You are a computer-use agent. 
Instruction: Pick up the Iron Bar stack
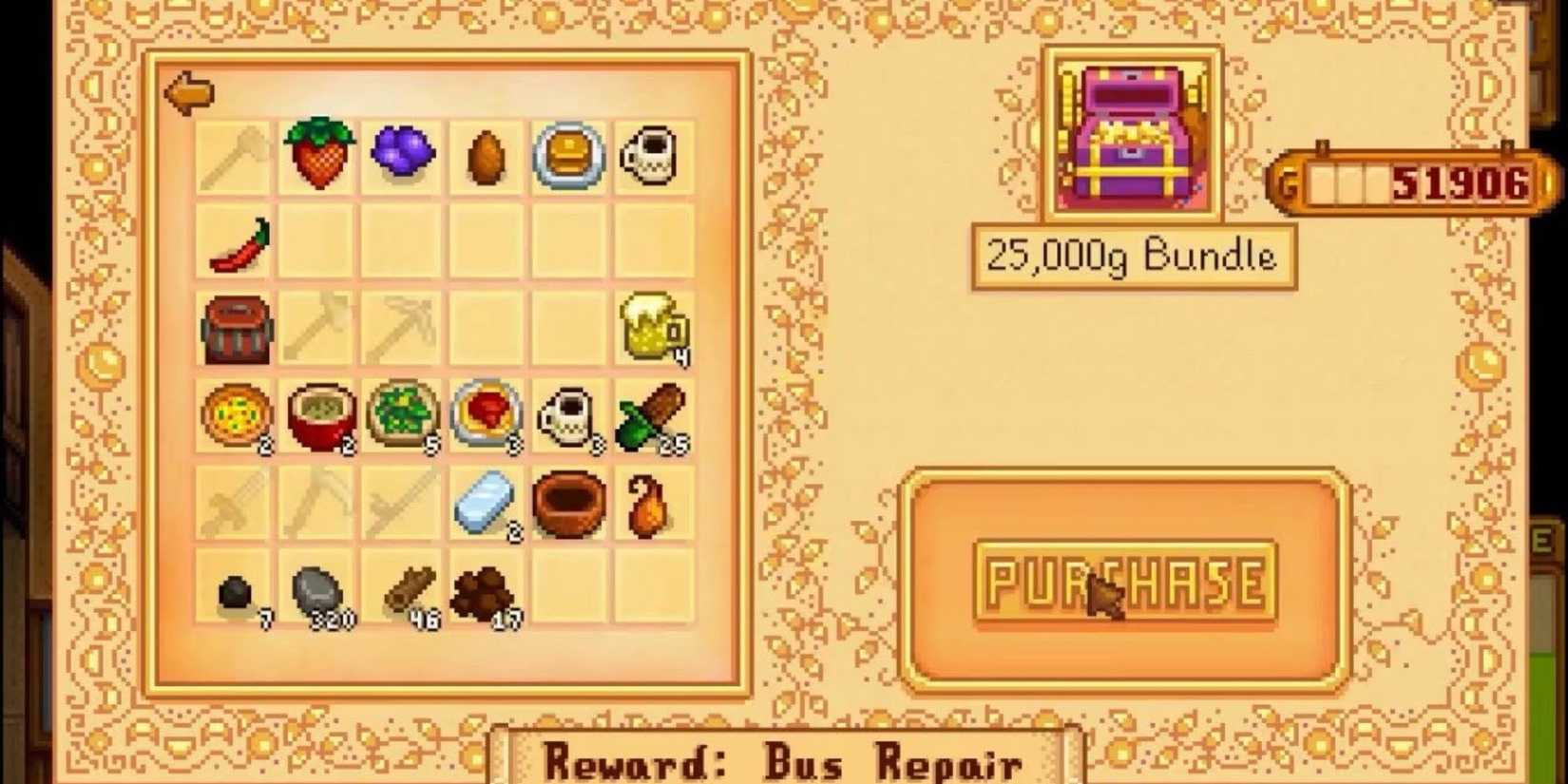(485, 499)
